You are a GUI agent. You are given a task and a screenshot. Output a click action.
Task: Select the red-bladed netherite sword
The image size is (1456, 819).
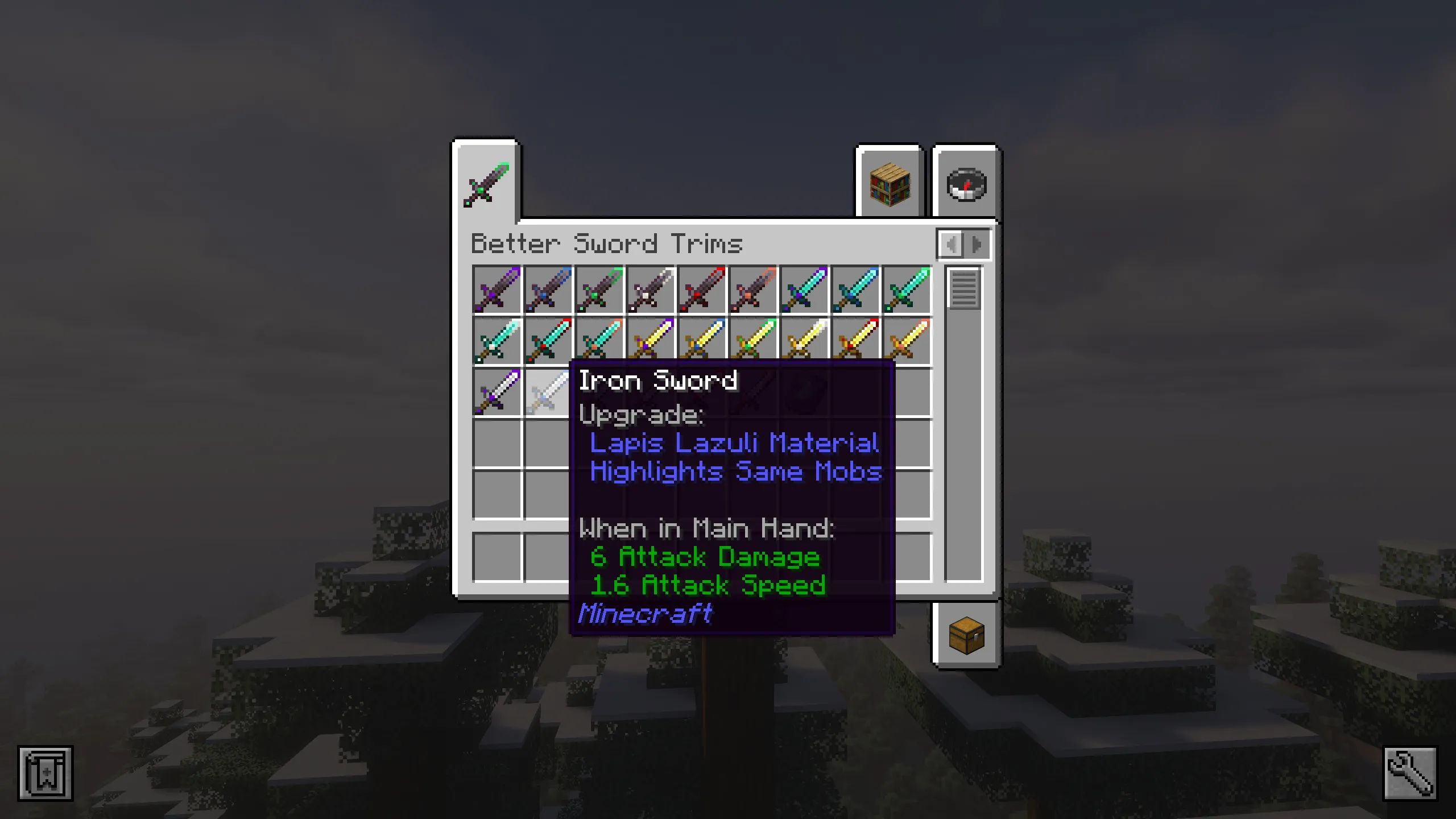[x=702, y=290]
